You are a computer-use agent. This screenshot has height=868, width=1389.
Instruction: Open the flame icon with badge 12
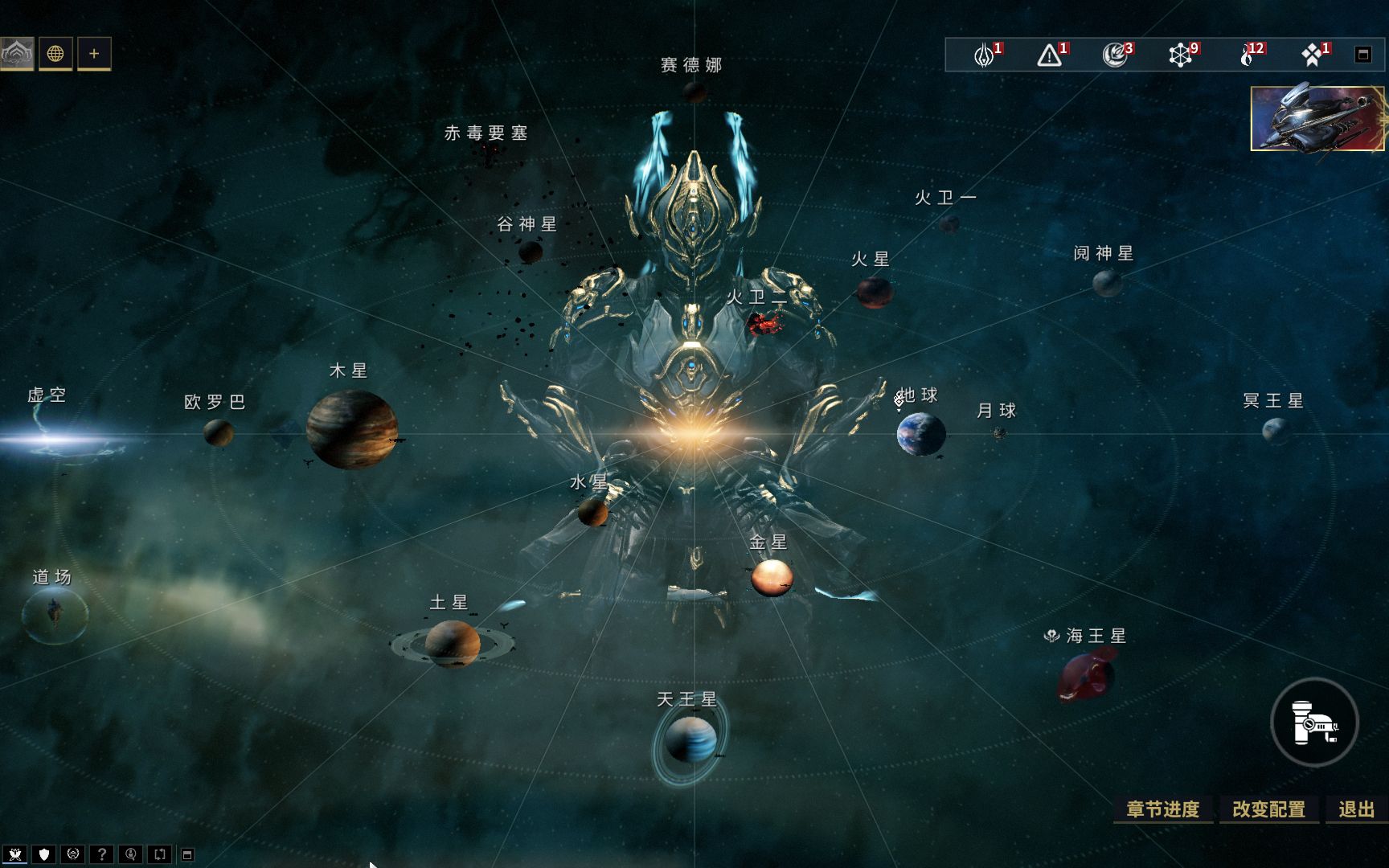point(1247,55)
